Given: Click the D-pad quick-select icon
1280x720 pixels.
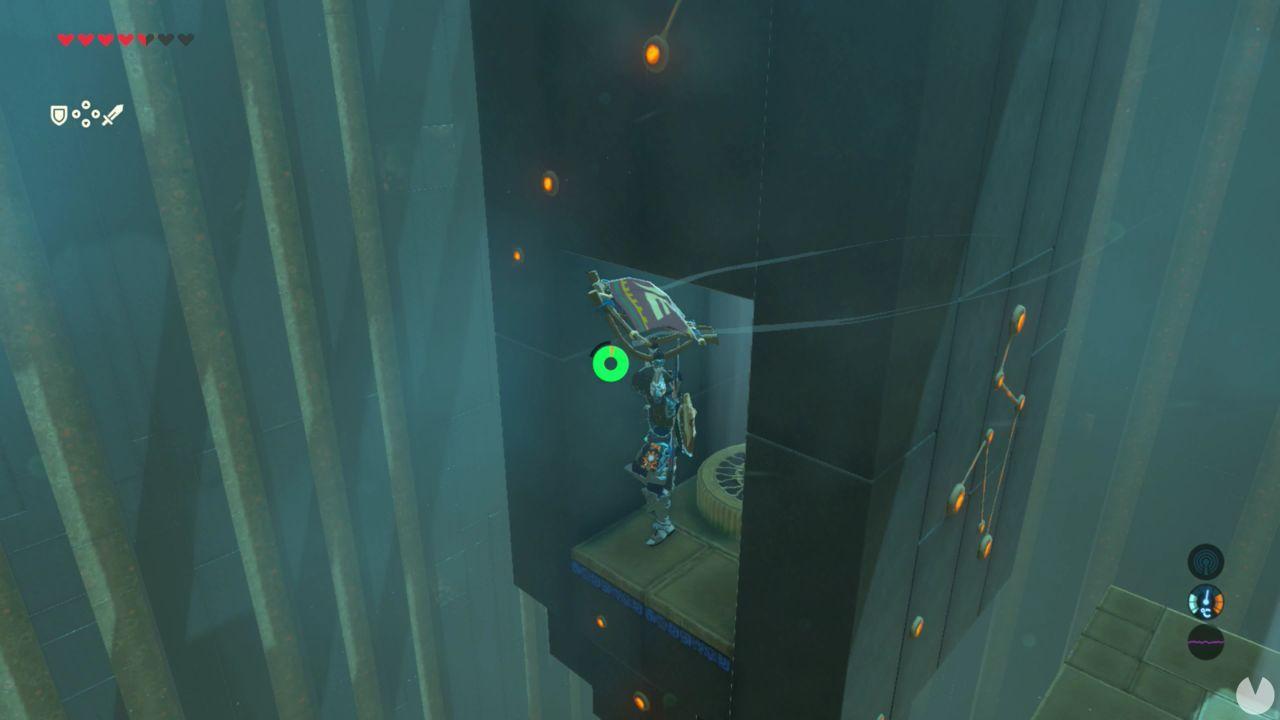Looking at the screenshot, I should [85, 114].
